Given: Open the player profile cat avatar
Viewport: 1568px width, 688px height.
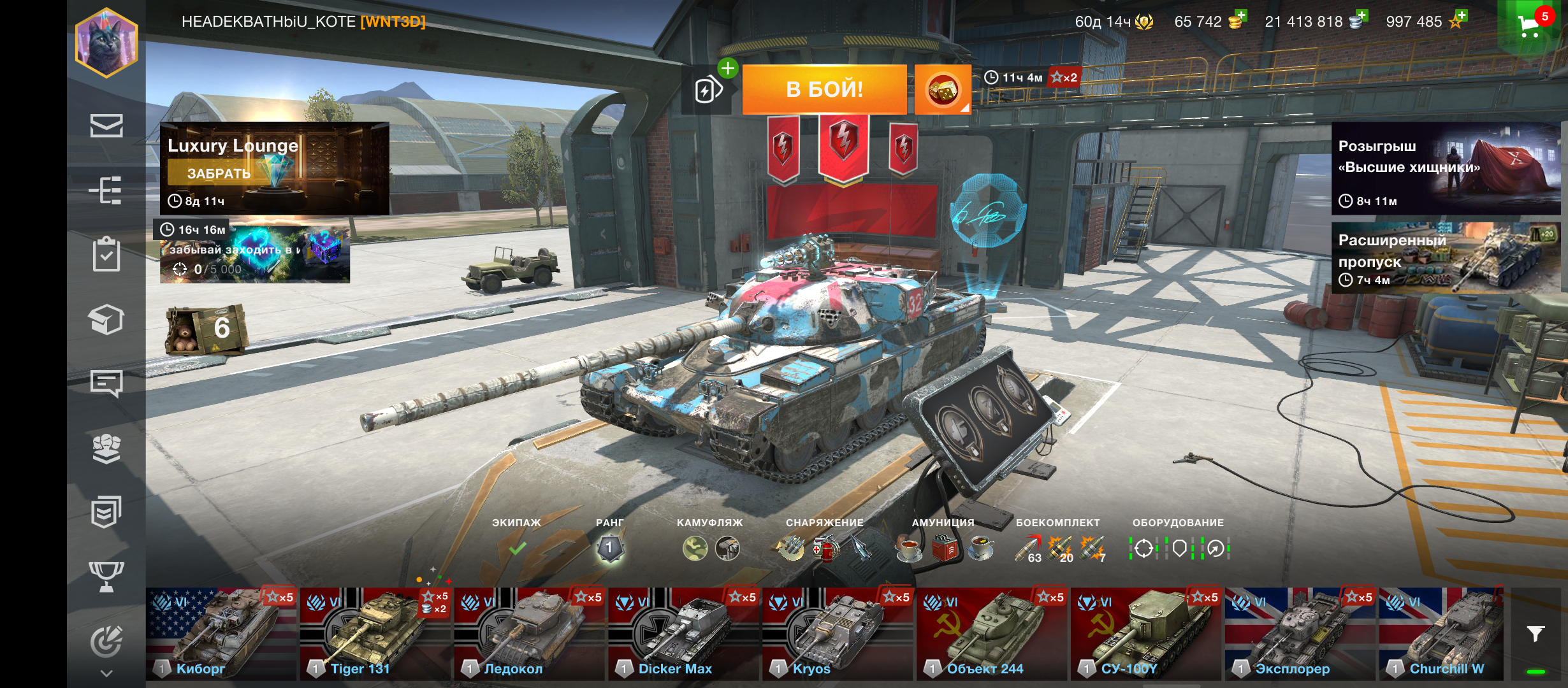Looking at the screenshot, I should 106,43.
